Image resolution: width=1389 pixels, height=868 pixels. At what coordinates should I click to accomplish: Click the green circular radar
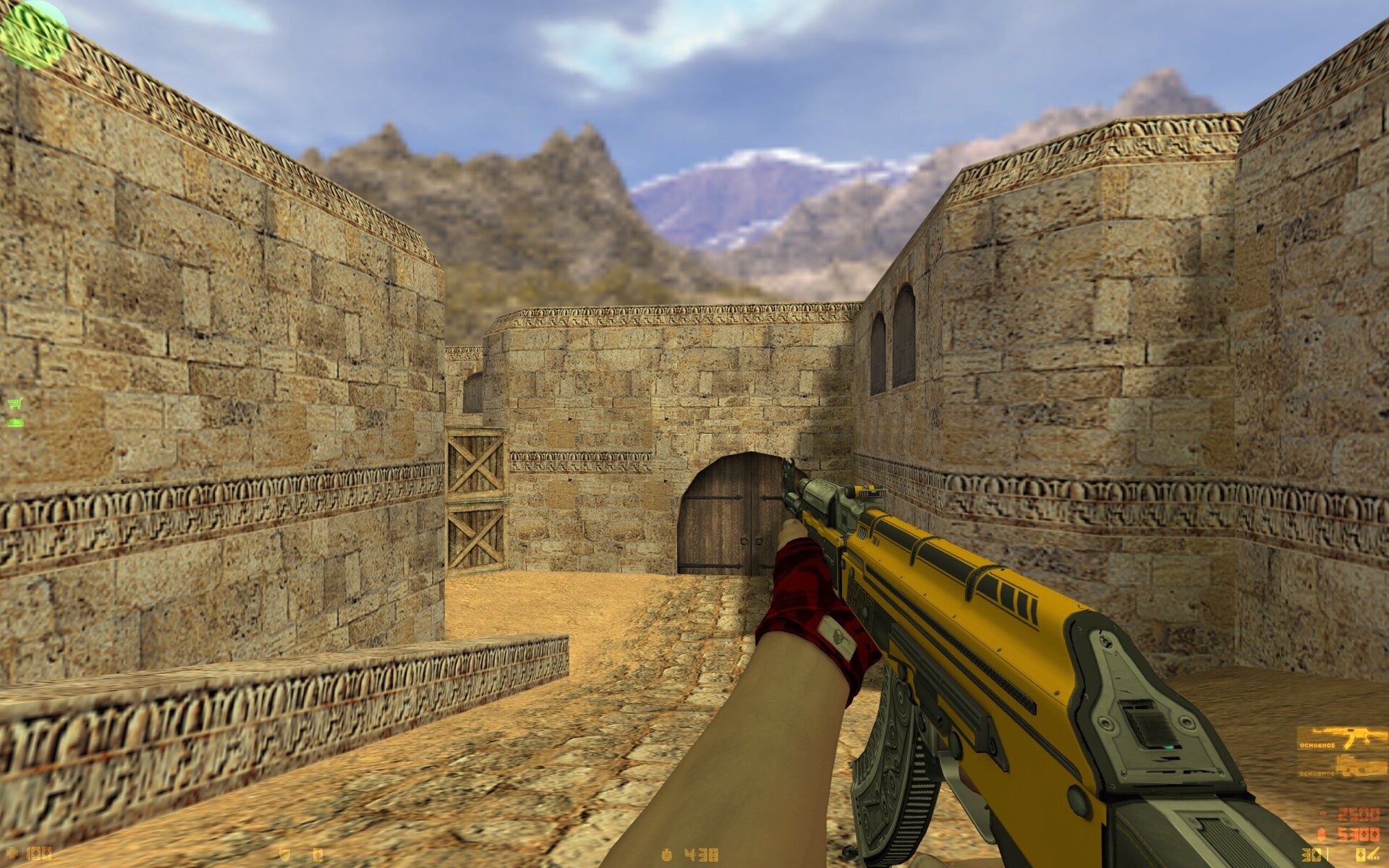tap(33, 33)
